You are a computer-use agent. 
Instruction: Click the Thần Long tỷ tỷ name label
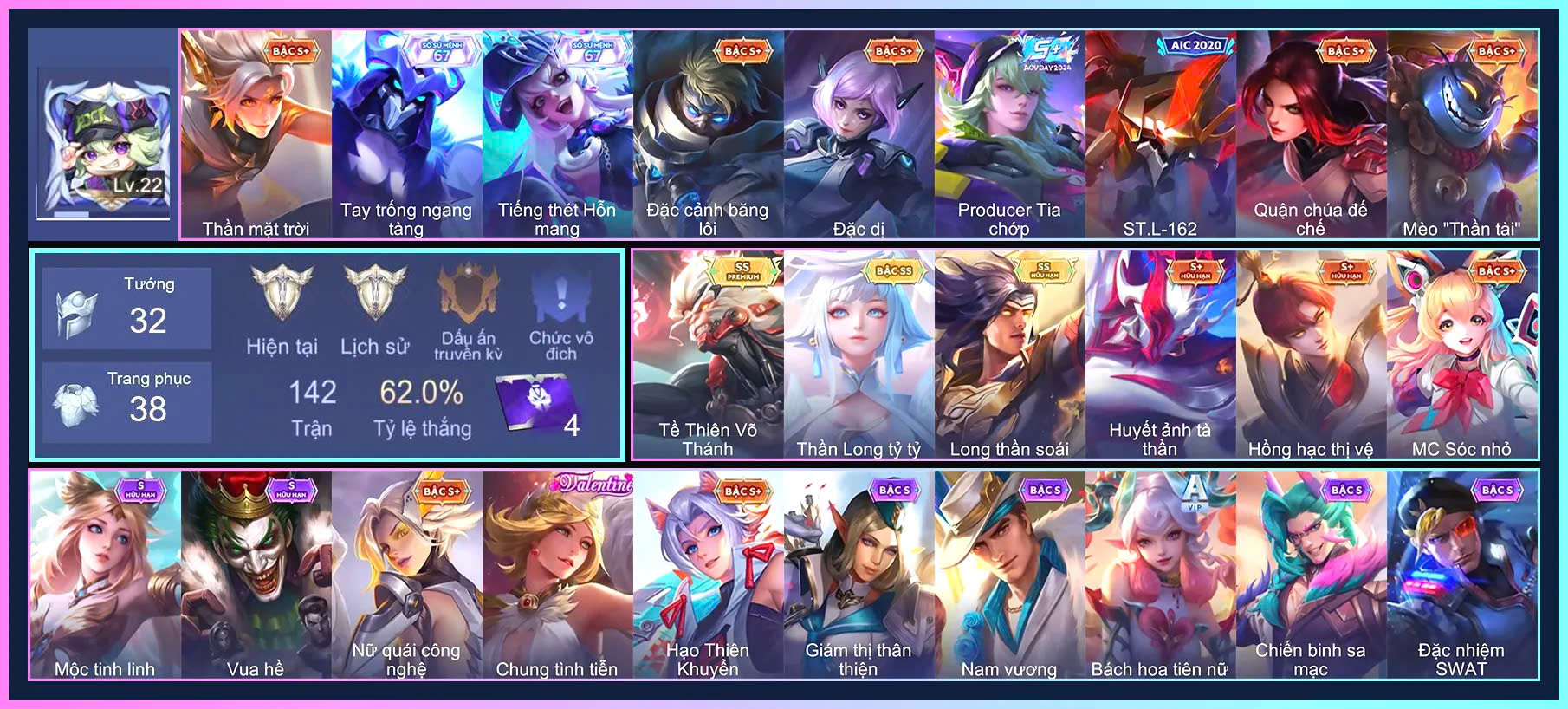(858, 449)
